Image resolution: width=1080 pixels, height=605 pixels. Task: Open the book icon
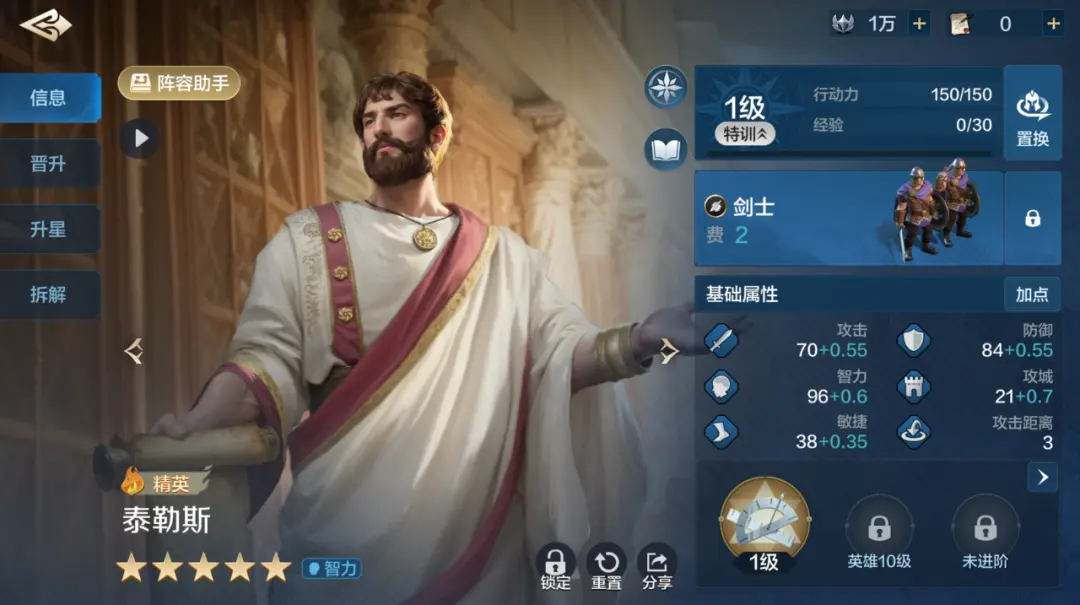click(665, 149)
